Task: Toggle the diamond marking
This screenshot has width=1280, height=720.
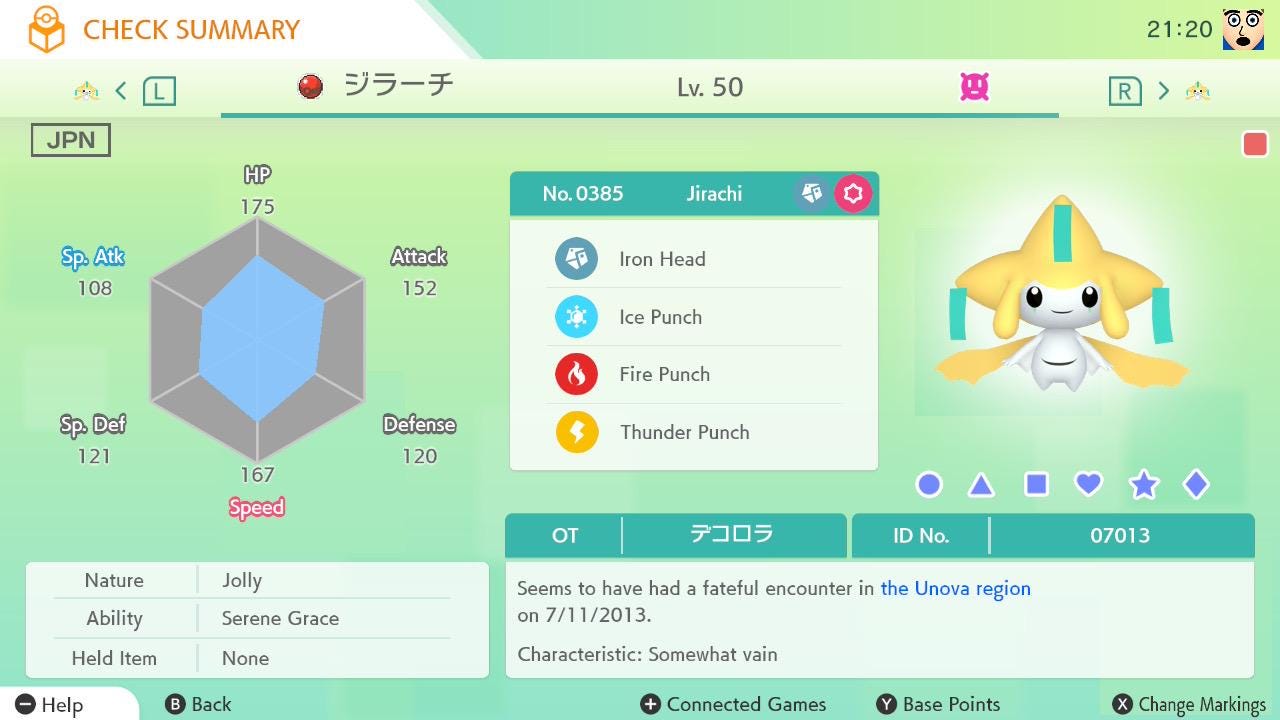Action: click(x=1196, y=485)
